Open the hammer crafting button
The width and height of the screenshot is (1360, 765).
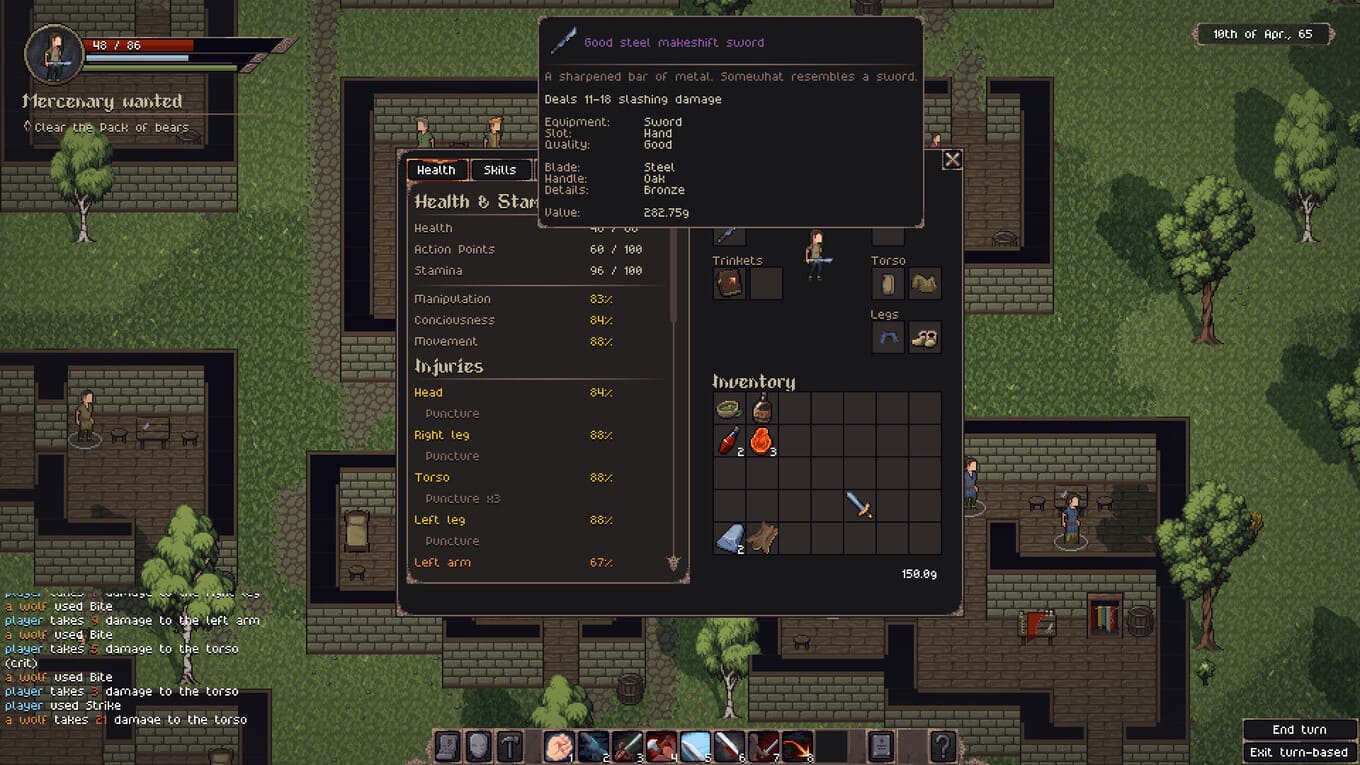pyautogui.click(x=510, y=746)
